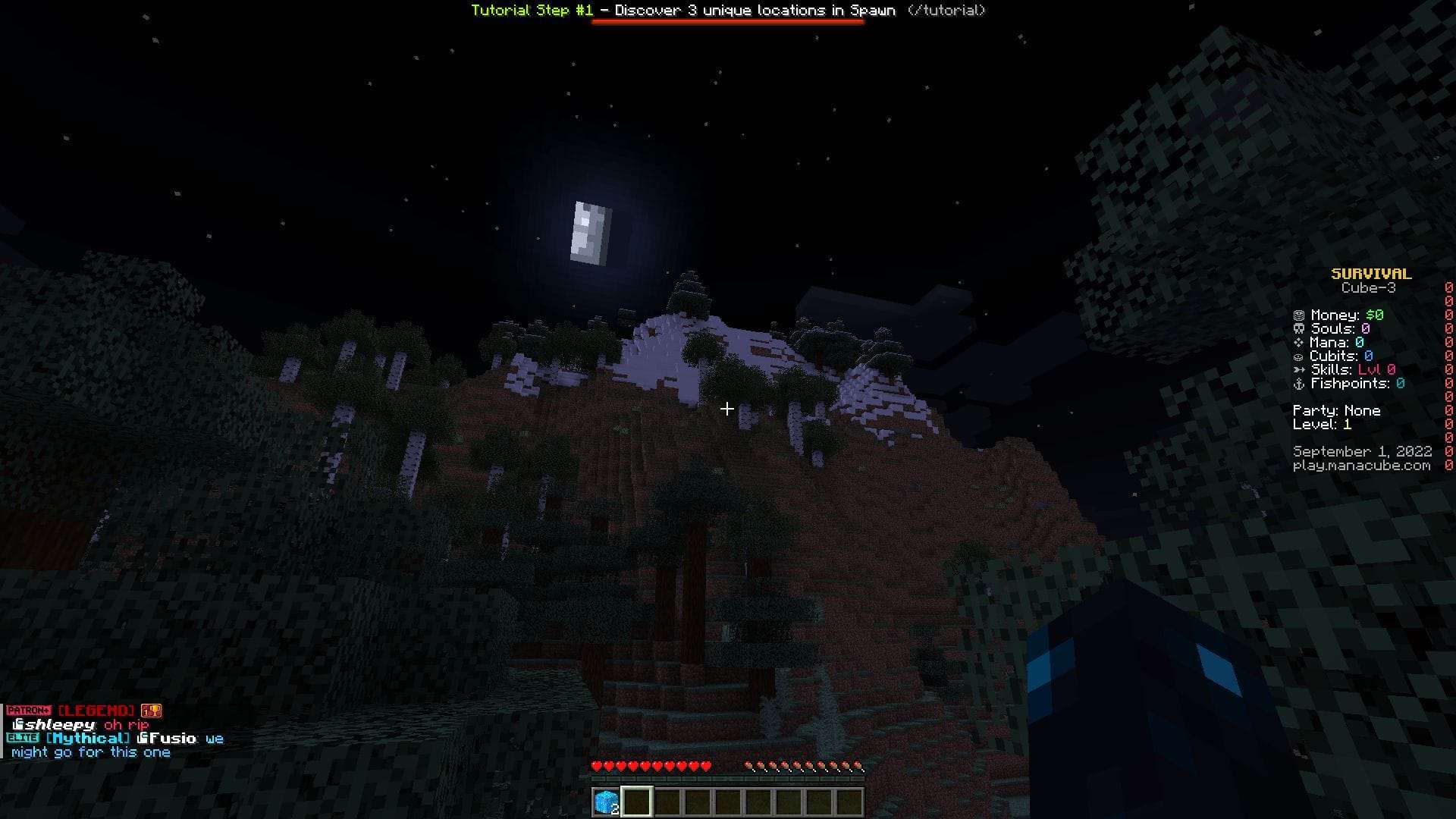Image resolution: width=1456 pixels, height=819 pixels.
Task: Click the Mana diamond icon
Action: point(1298,343)
